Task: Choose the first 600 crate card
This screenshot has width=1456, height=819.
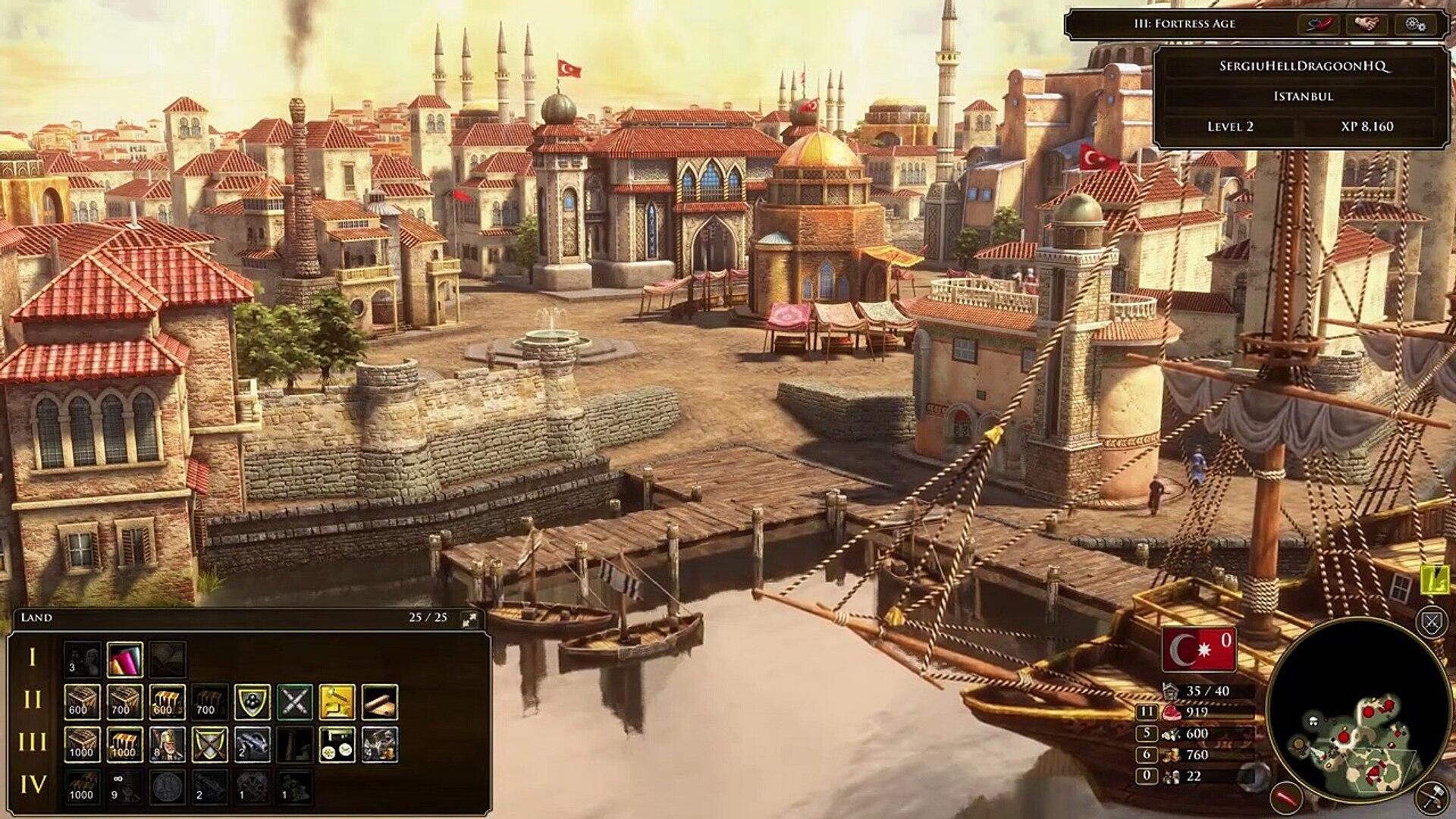Action: pos(81,701)
